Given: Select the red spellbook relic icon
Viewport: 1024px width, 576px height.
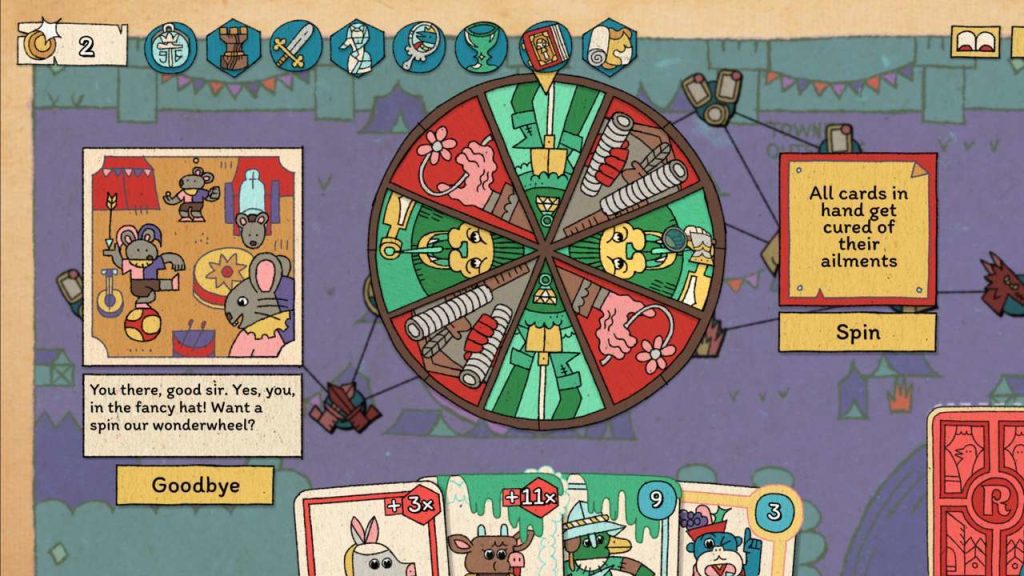Looking at the screenshot, I should pyautogui.click(x=545, y=47).
